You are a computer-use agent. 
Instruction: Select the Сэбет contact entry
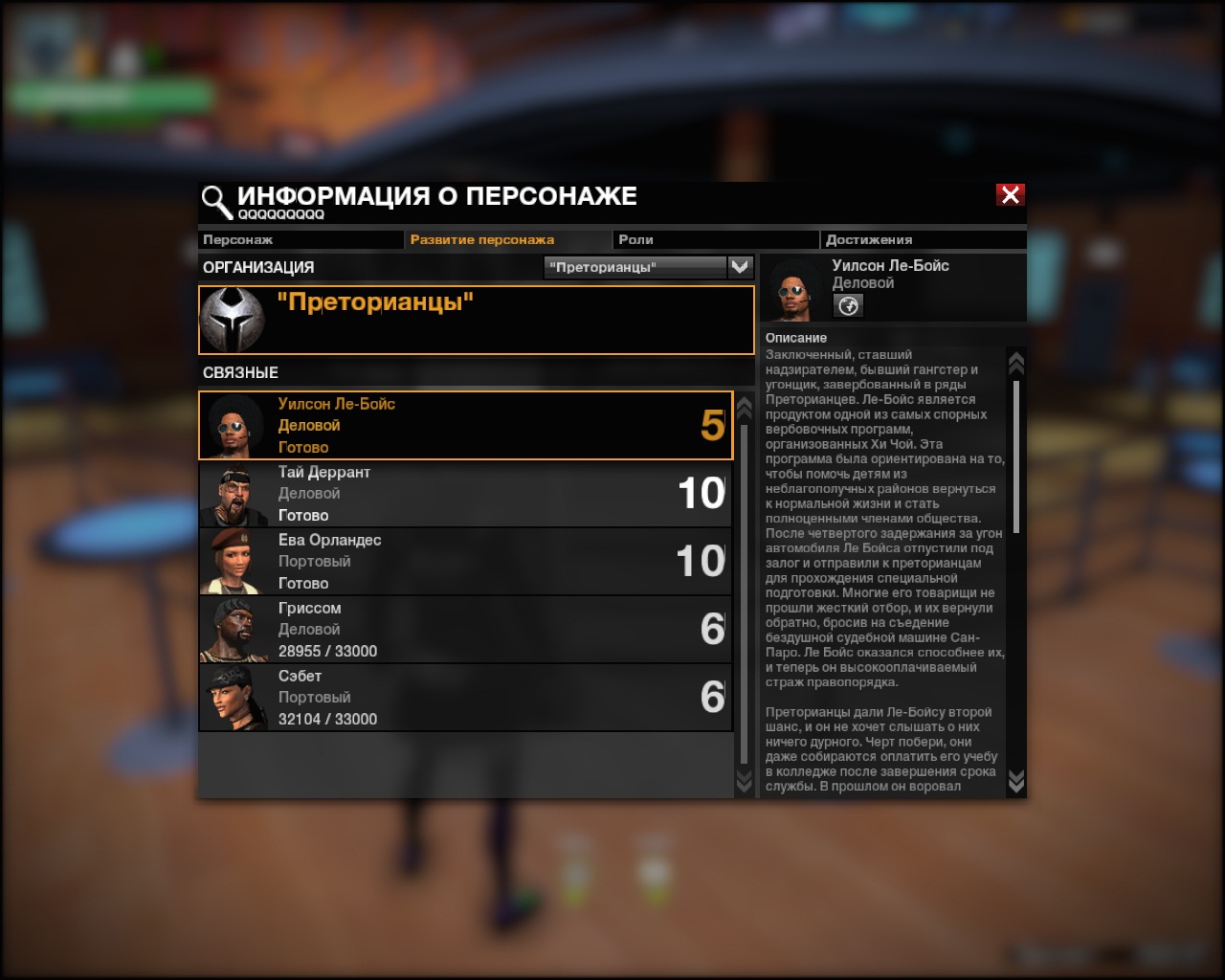pyautogui.click(x=465, y=698)
